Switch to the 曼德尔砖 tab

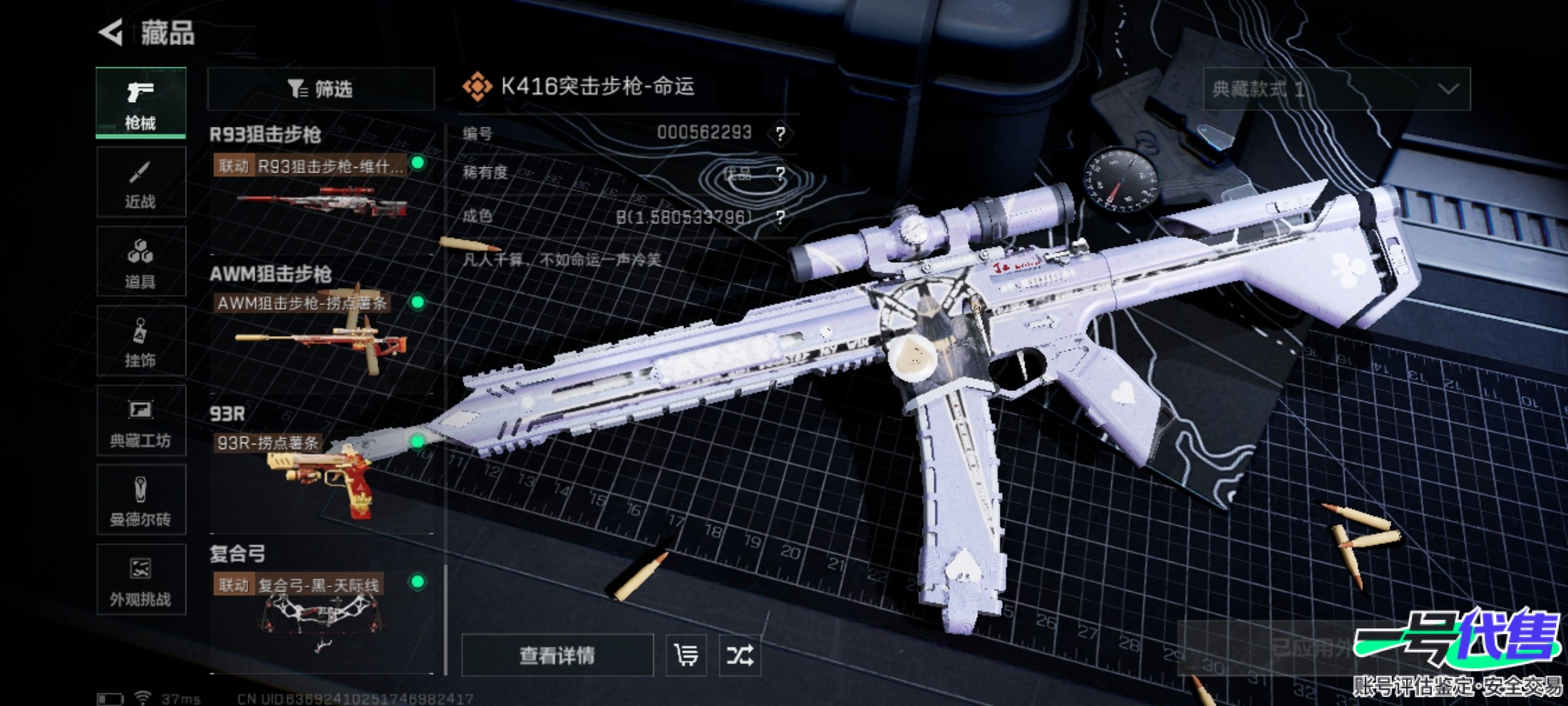pos(140,500)
